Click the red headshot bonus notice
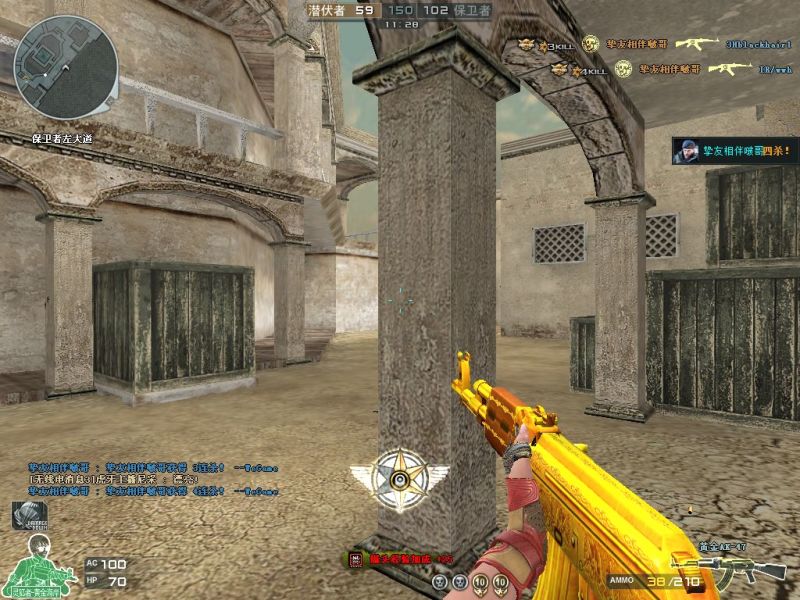 coord(400,559)
